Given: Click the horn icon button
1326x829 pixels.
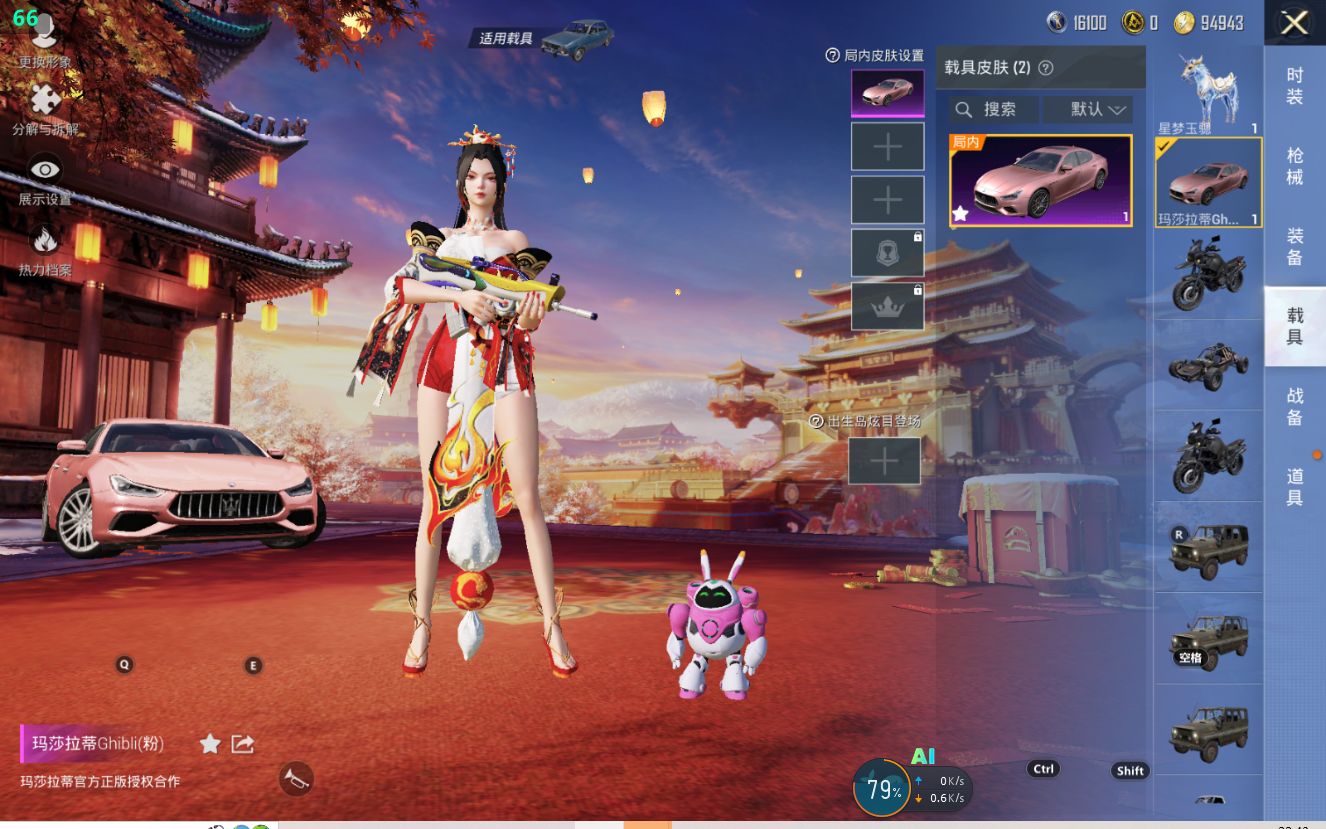Looking at the screenshot, I should click(x=296, y=778).
